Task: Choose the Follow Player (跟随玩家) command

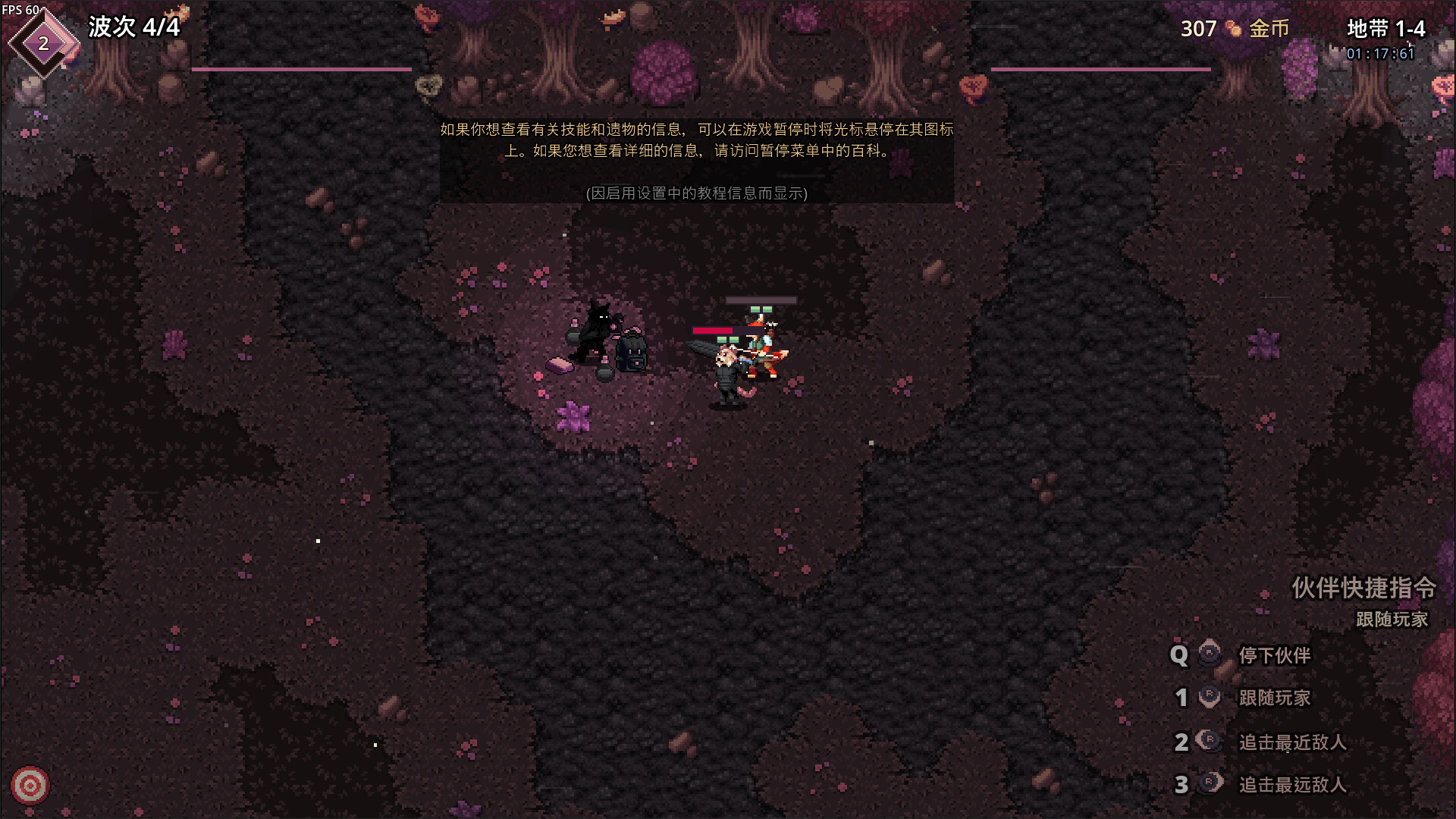Action: click(1274, 698)
